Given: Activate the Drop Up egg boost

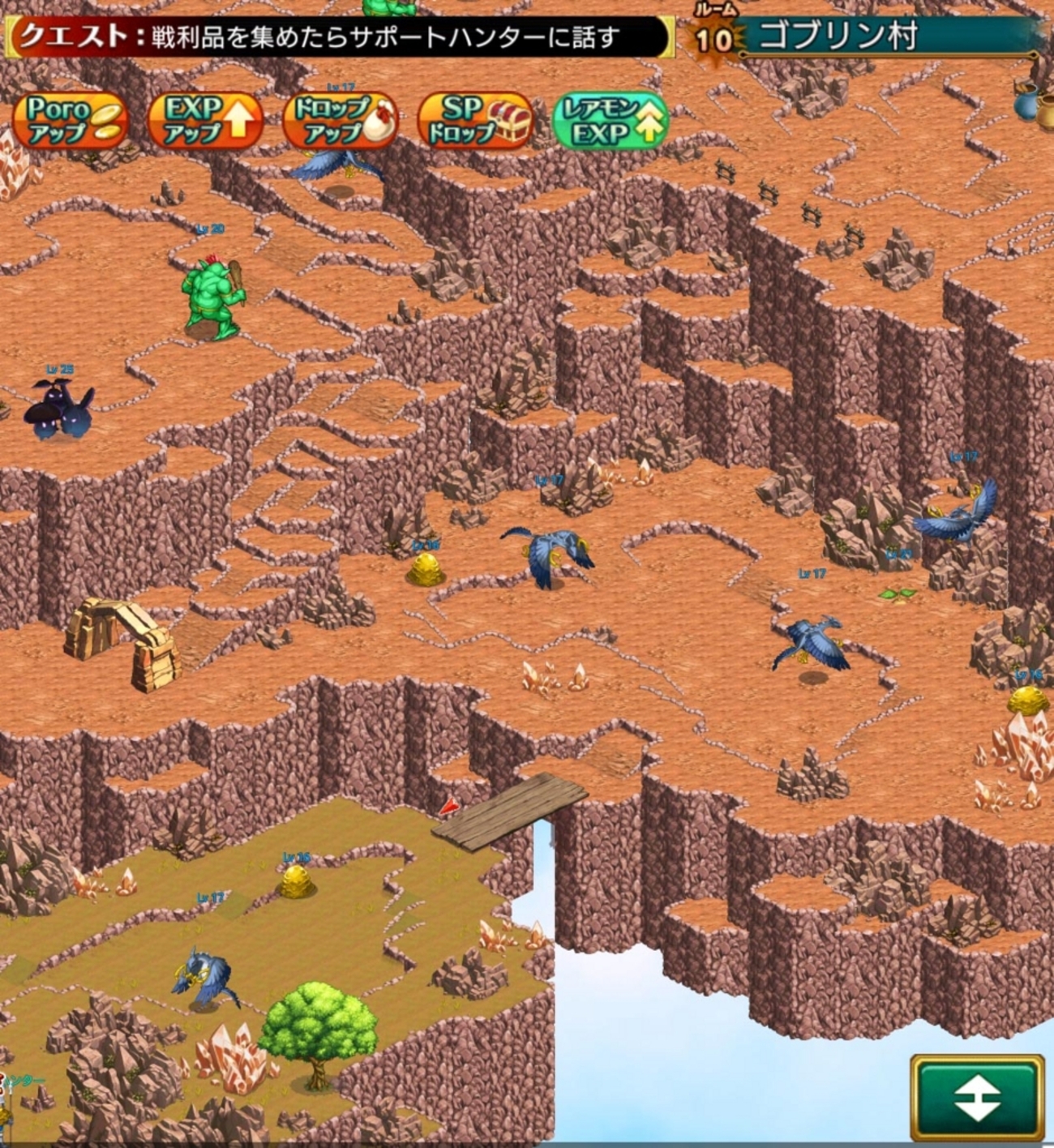Looking at the screenshot, I should 341,121.
